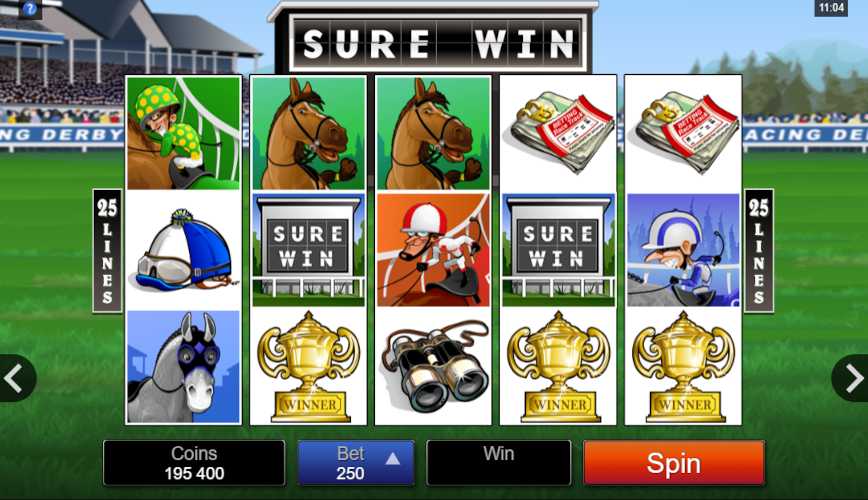
Task: Go to previous panel with left arrow
Action: point(15,378)
